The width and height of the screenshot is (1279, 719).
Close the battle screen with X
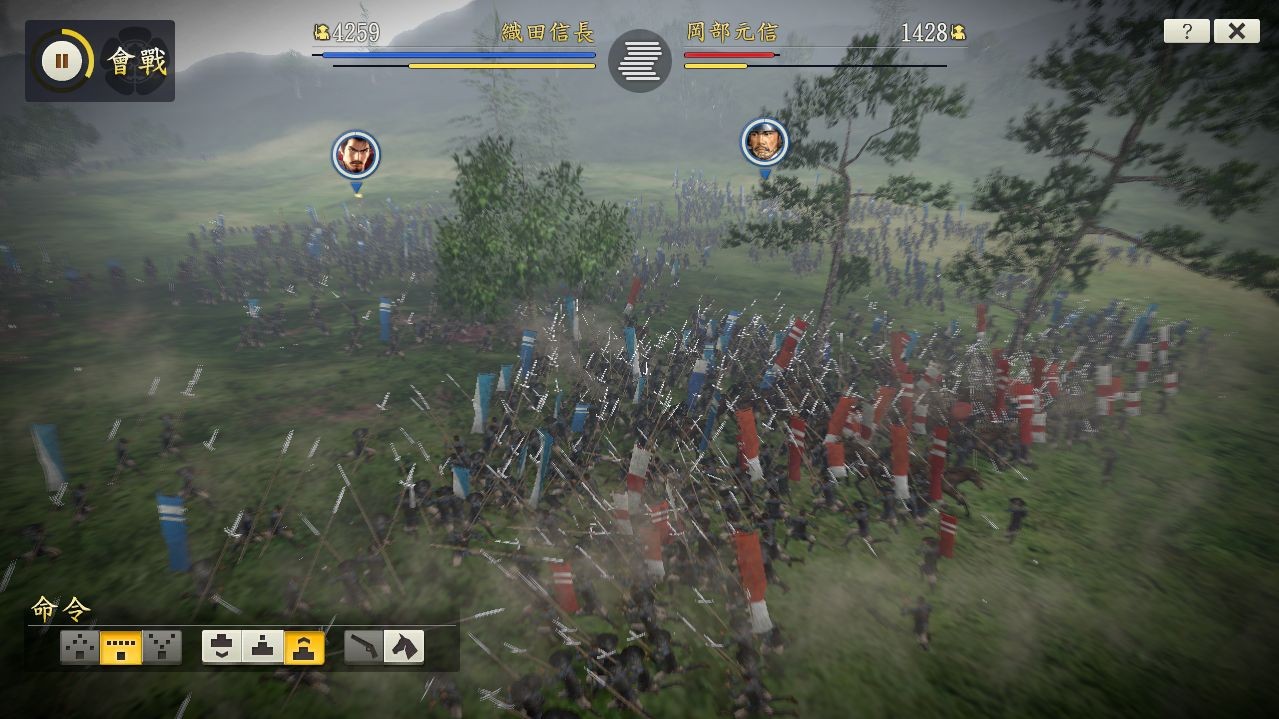click(1236, 31)
